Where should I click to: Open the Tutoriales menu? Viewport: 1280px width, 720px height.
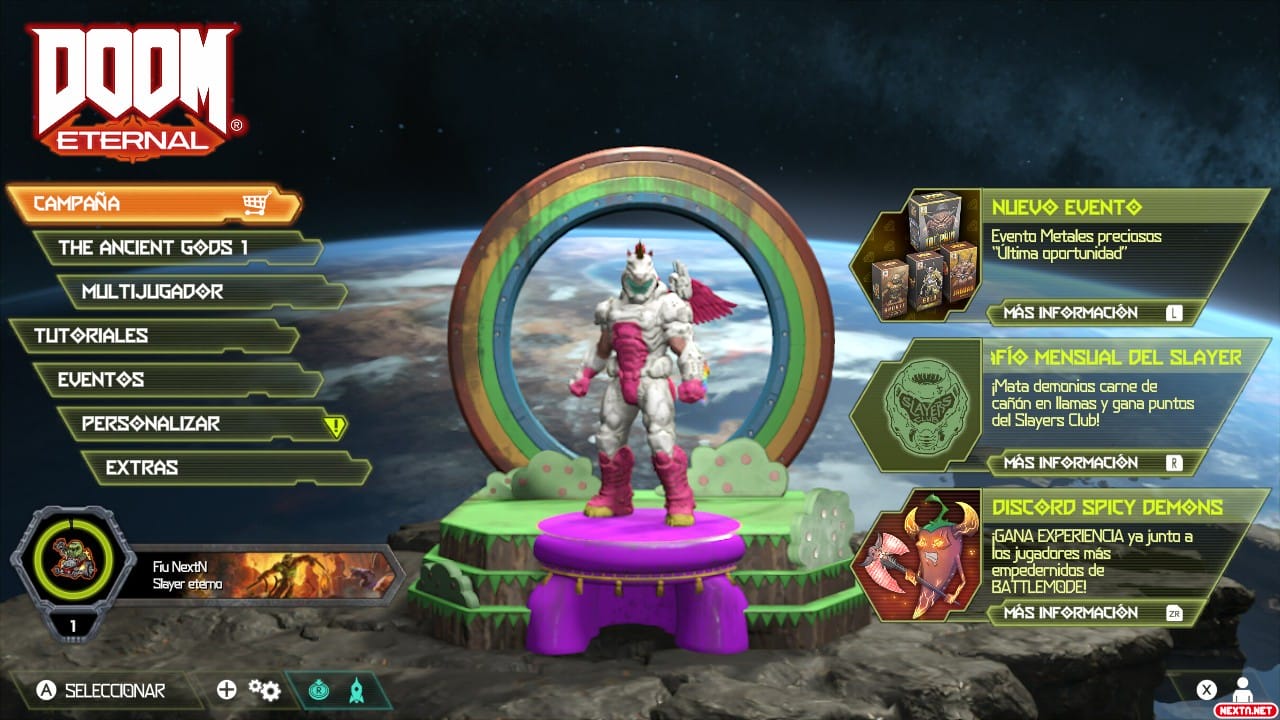coord(150,336)
